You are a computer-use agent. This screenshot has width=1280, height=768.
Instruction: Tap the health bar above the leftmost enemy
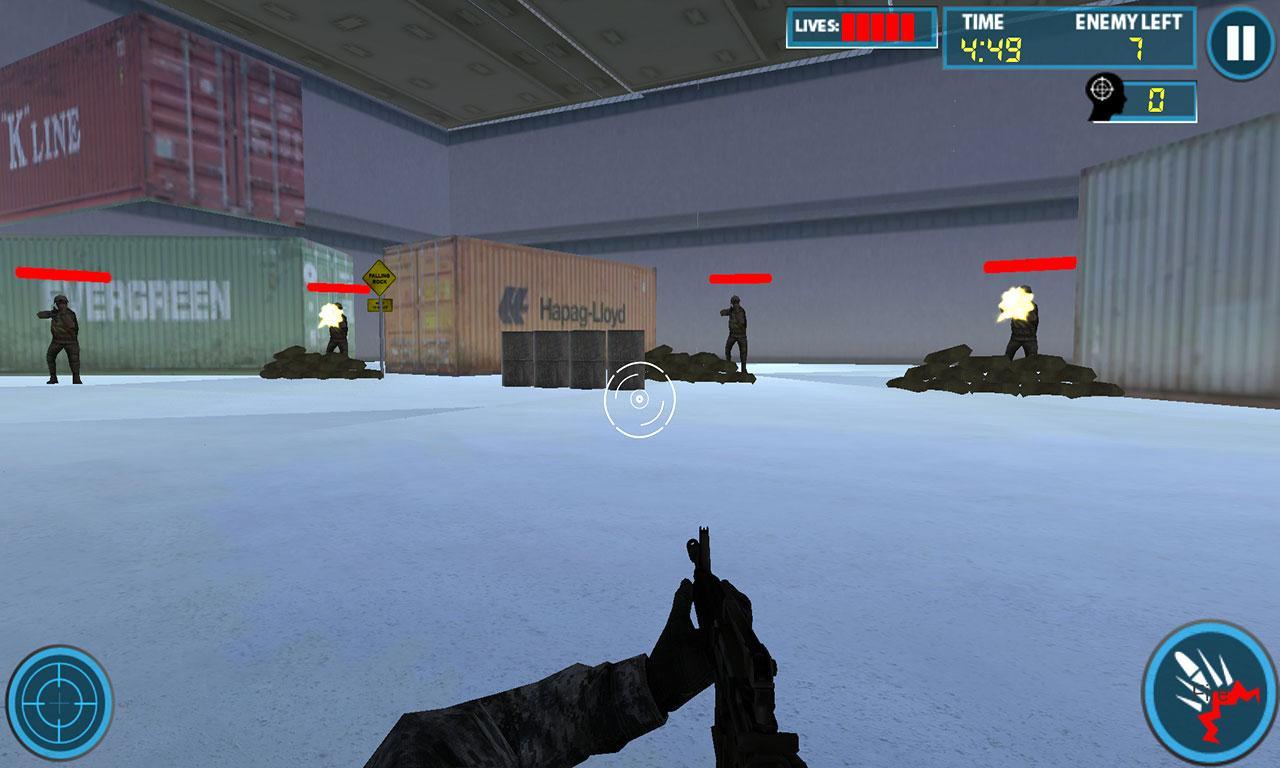[62, 271]
